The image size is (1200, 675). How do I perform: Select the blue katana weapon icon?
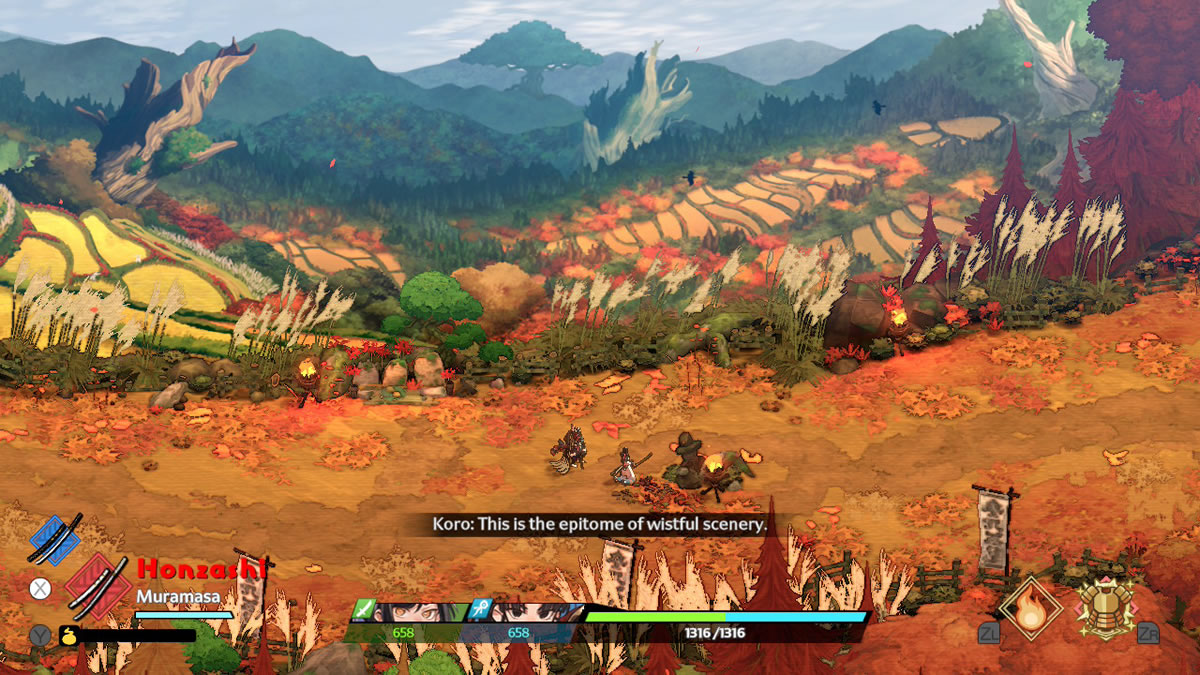[x=56, y=540]
